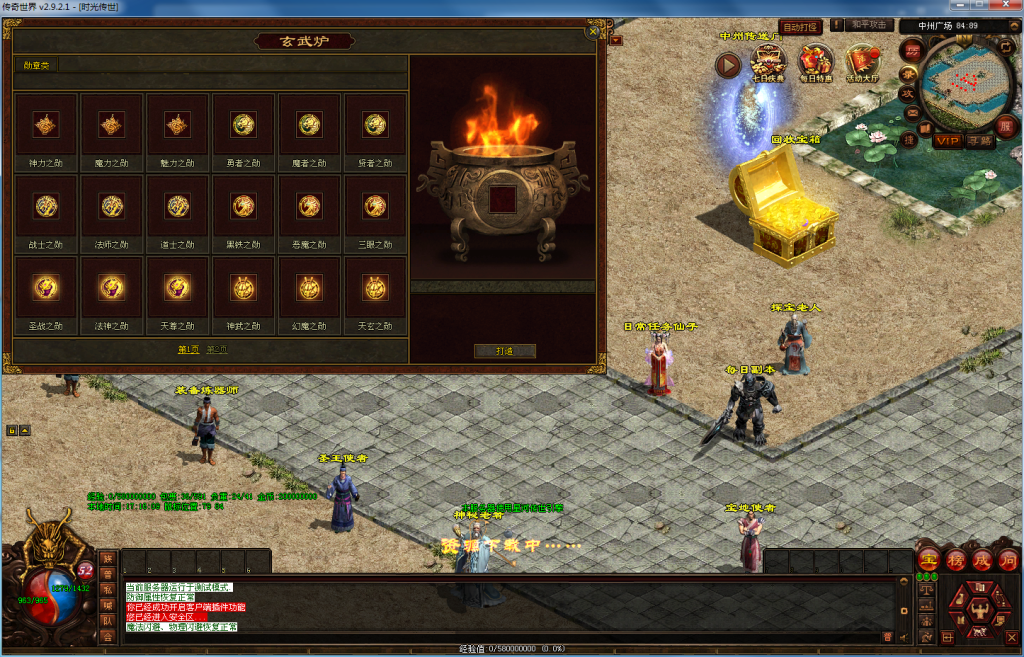The image size is (1024, 657).
Task: Select the 黑铁之勋 medal
Action: point(243,207)
